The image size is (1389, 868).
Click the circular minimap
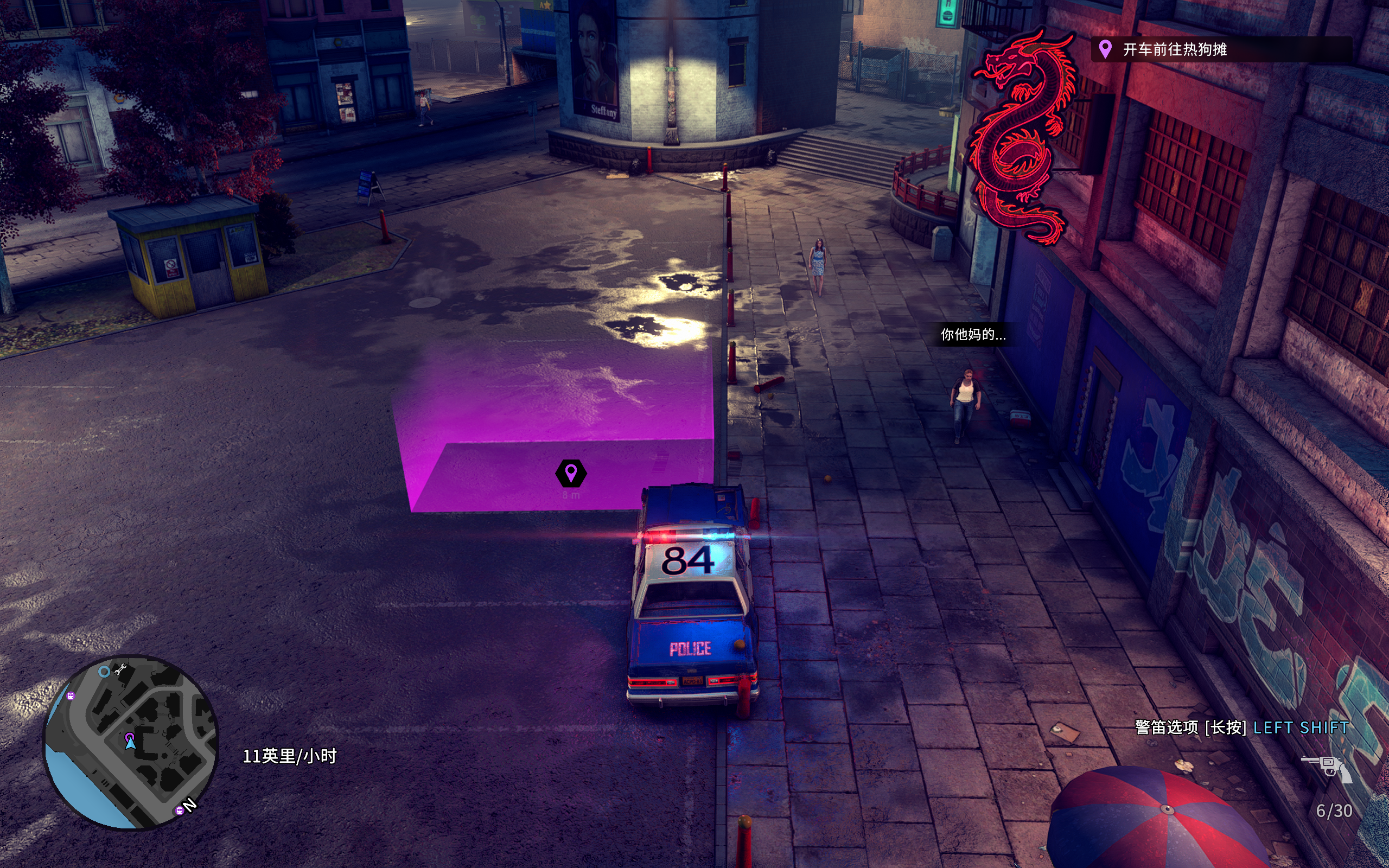(x=131, y=742)
